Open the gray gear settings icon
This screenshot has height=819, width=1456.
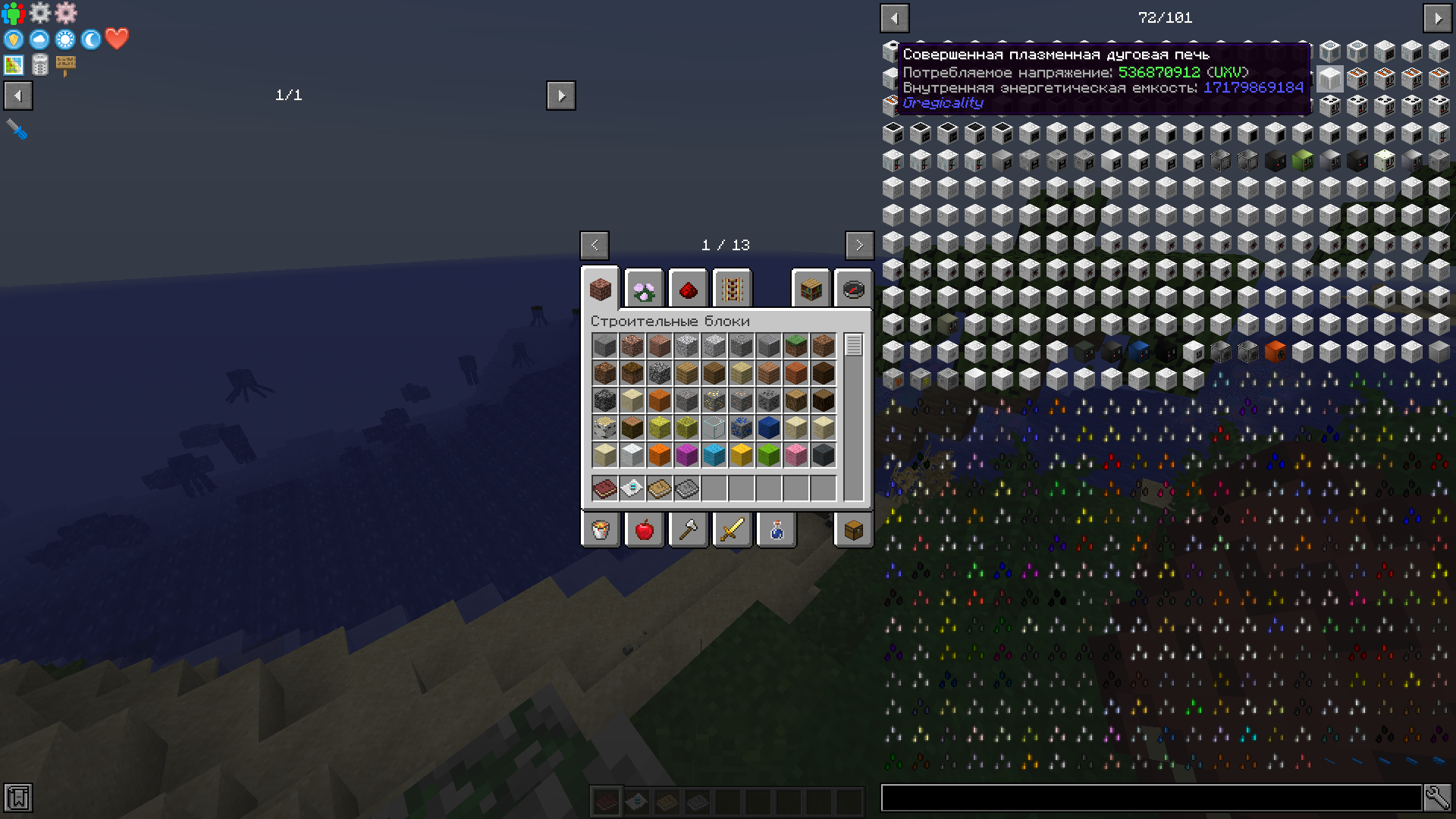40,13
